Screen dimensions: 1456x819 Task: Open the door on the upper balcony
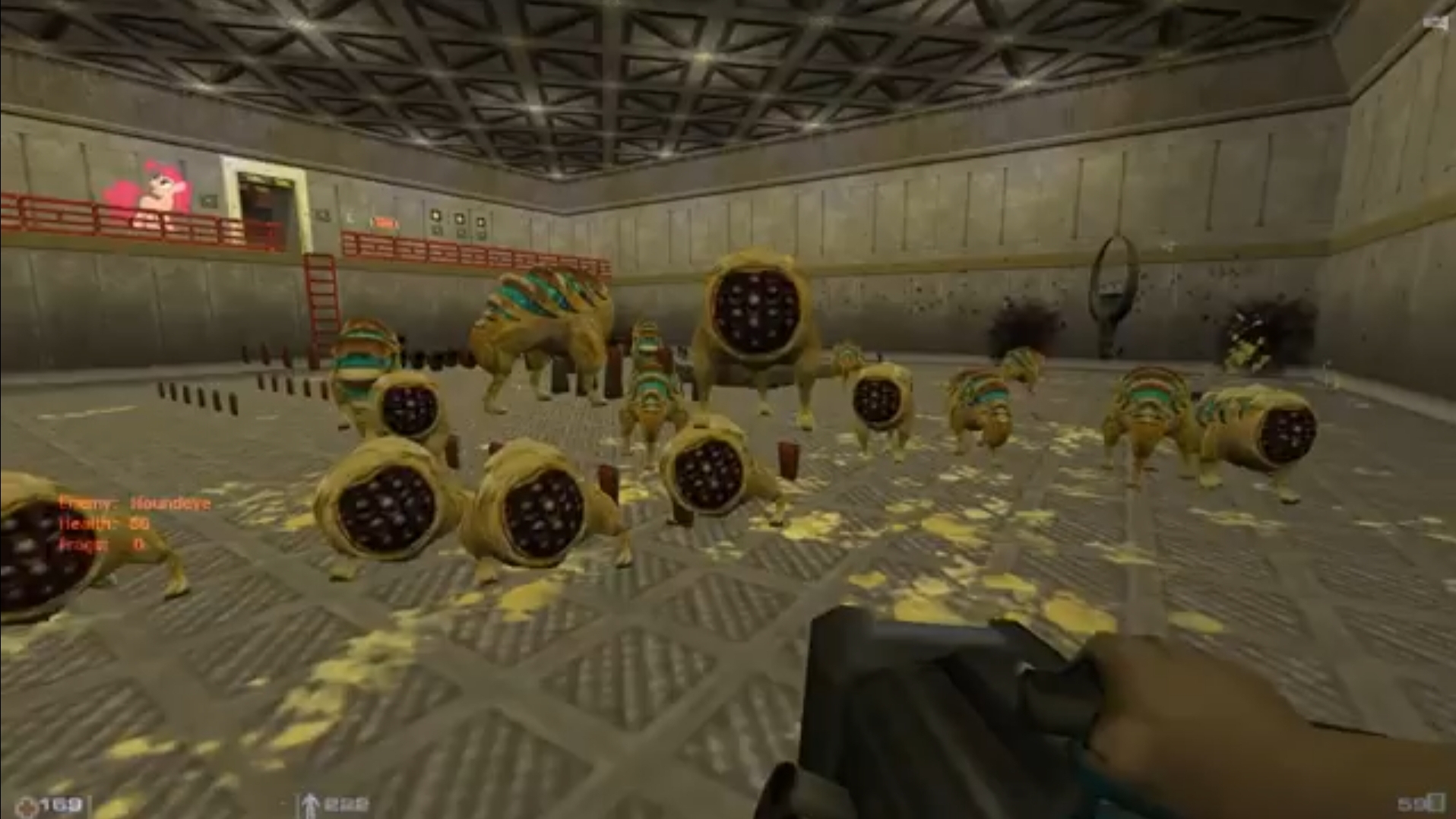(x=264, y=201)
